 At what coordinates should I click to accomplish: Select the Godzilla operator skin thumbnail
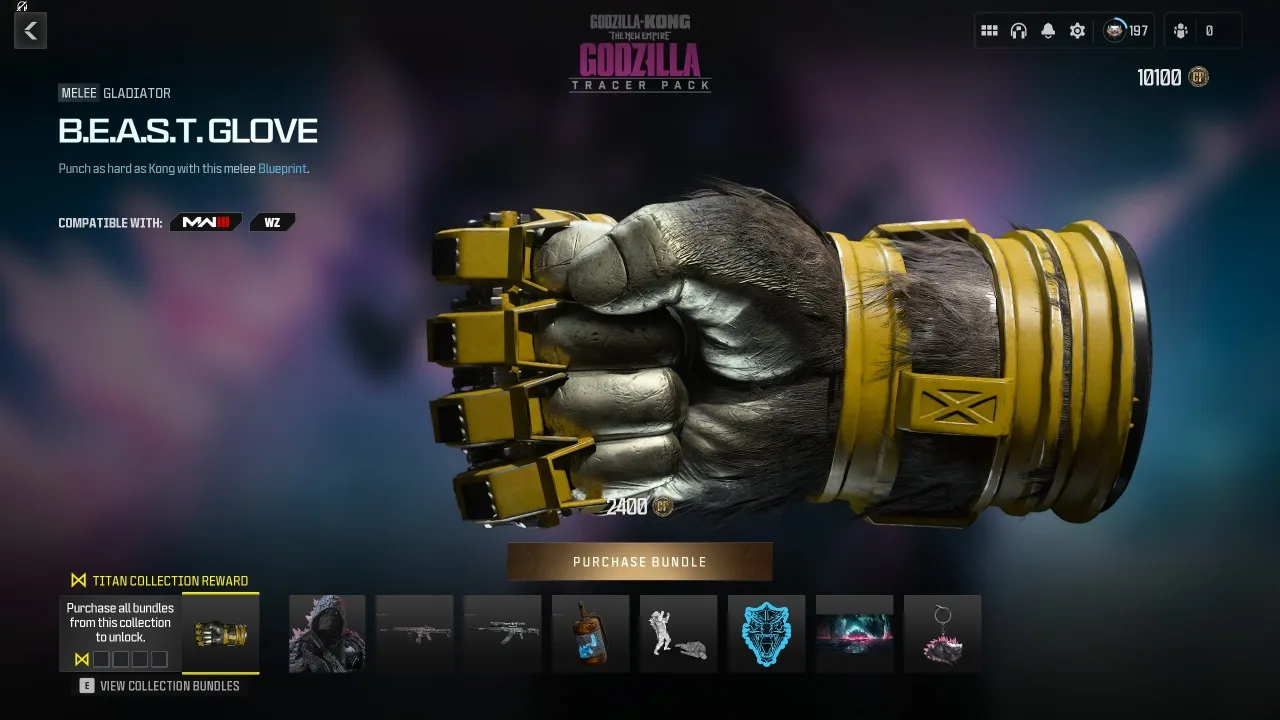tap(327, 633)
